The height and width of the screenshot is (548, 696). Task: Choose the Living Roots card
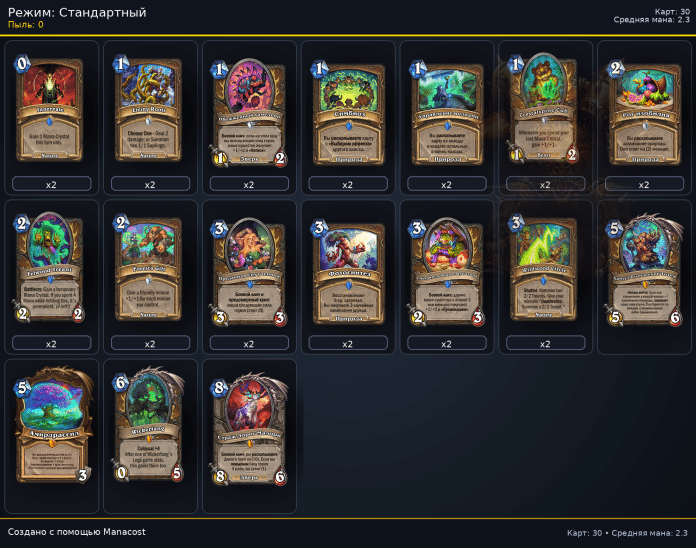click(x=150, y=110)
